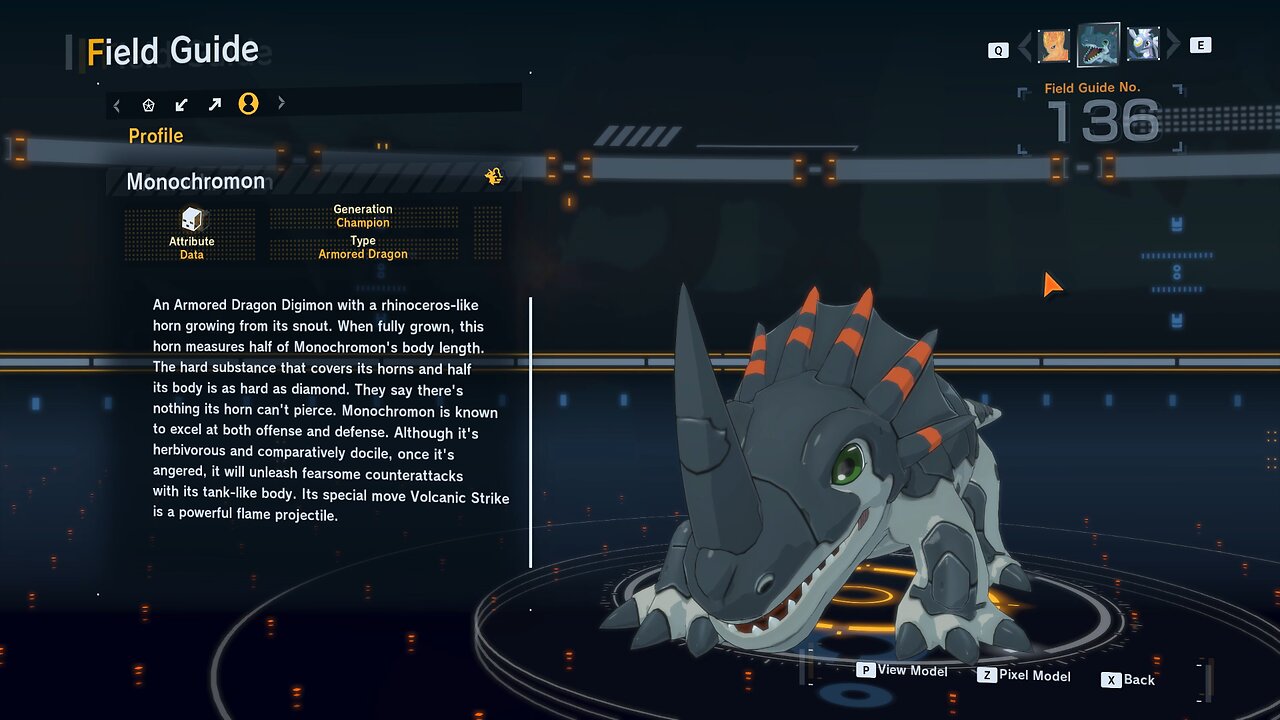Image resolution: width=1280 pixels, height=720 pixels.
Task: Click the left arrow of the tab bar
Action: pyautogui.click(x=117, y=104)
